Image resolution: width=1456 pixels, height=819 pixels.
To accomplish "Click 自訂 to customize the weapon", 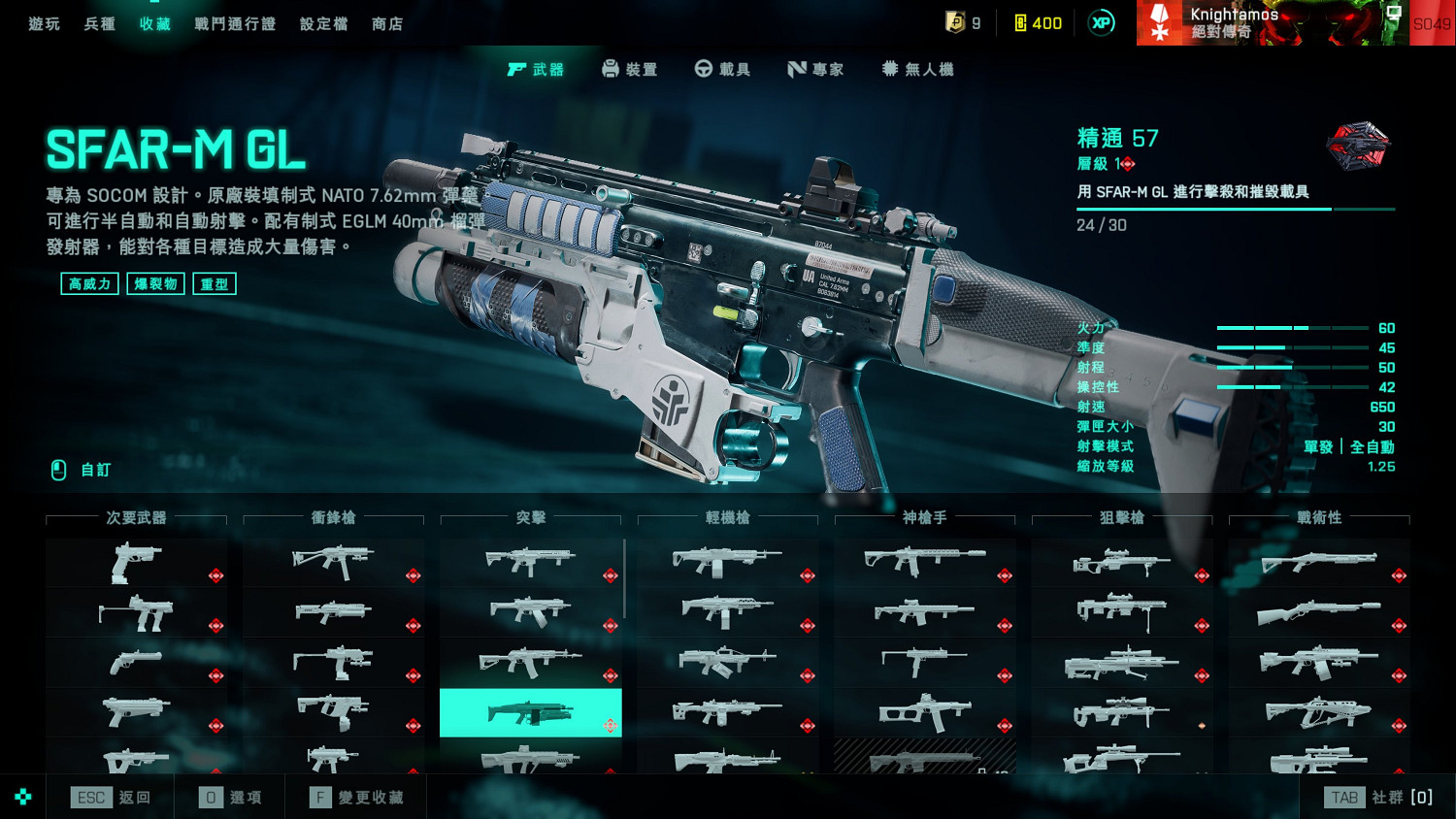I will tap(83, 470).
